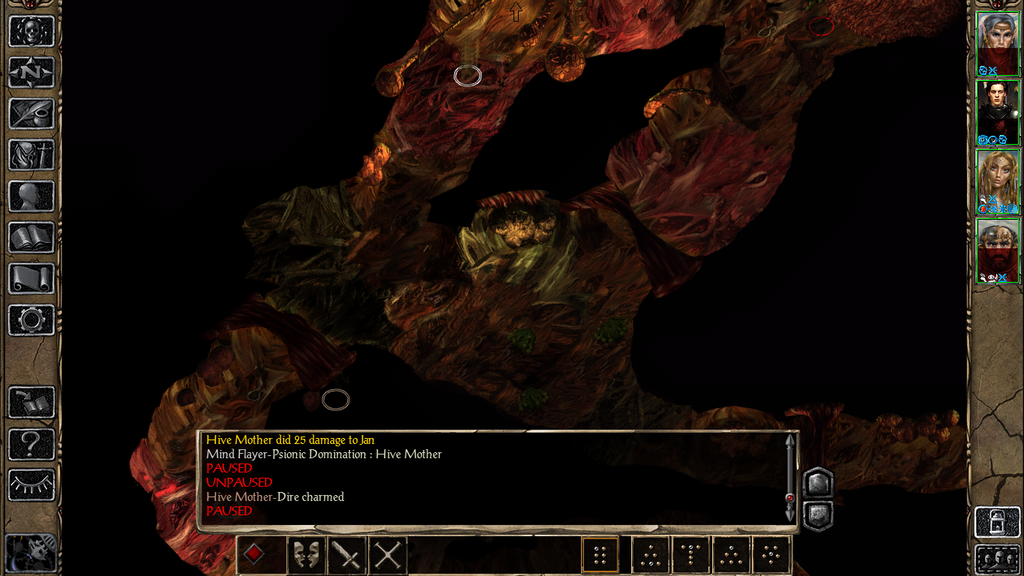Click the dialogue log scrollbar
Viewport: 1024px width, 576px height.
tap(790, 478)
